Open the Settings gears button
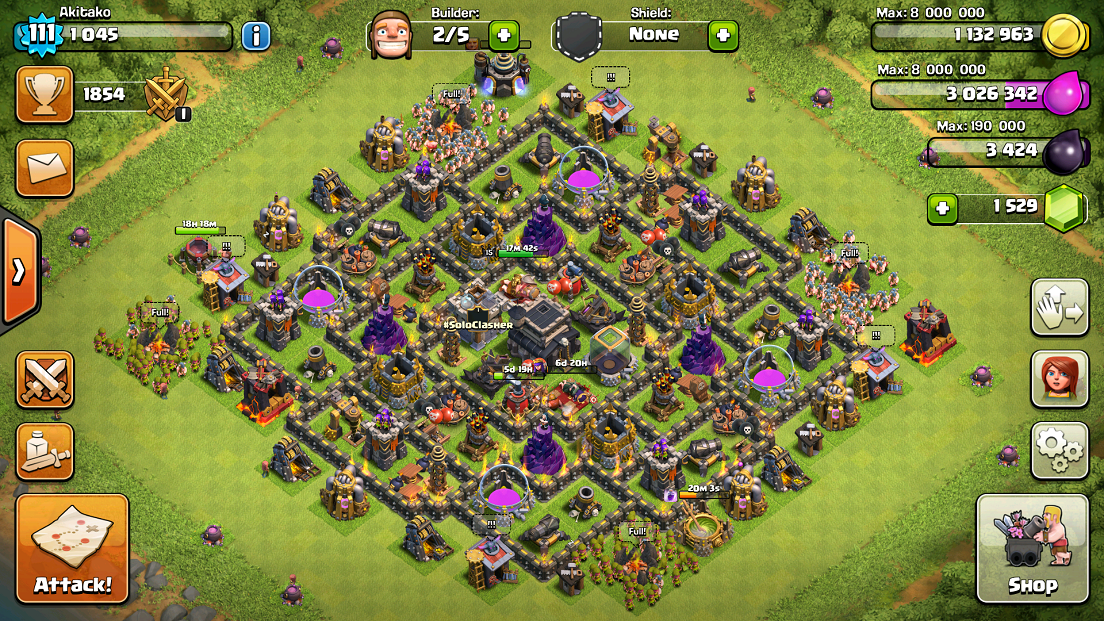Viewport: 1104px width, 621px height. (1060, 450)
